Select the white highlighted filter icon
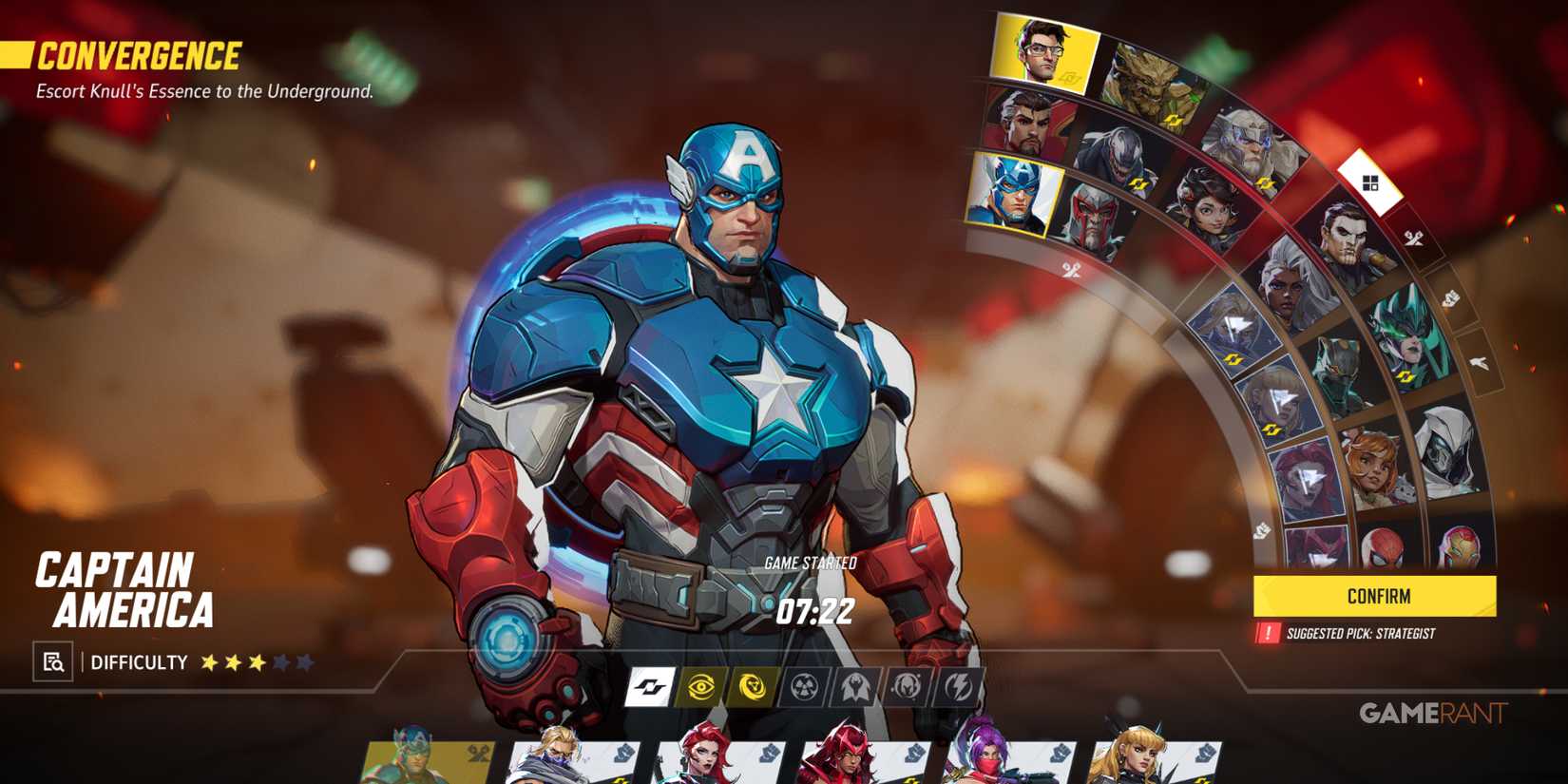Viewport: 1568px width, 784px height. point(647,686)
